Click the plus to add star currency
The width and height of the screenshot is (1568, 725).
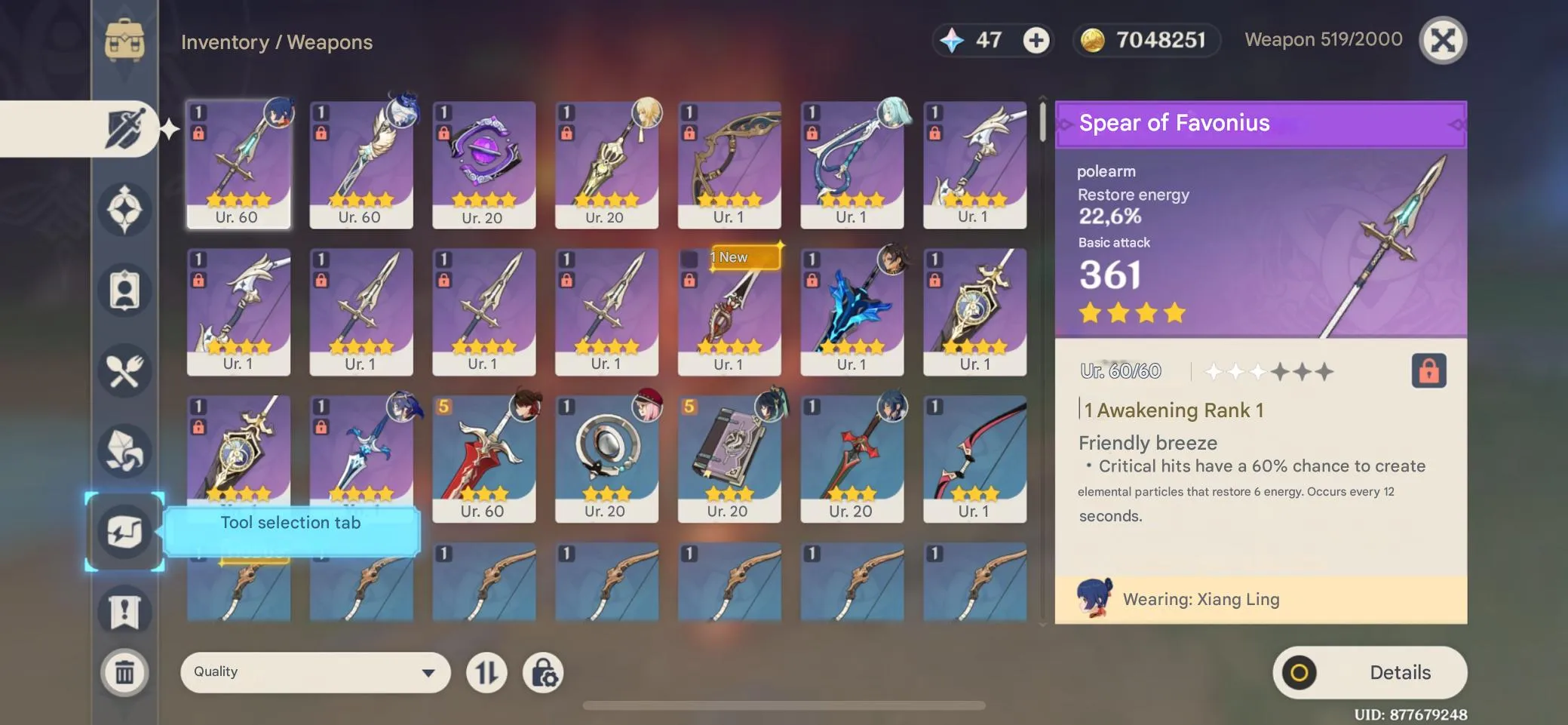pyautogui.click(x=1038, y=41)
